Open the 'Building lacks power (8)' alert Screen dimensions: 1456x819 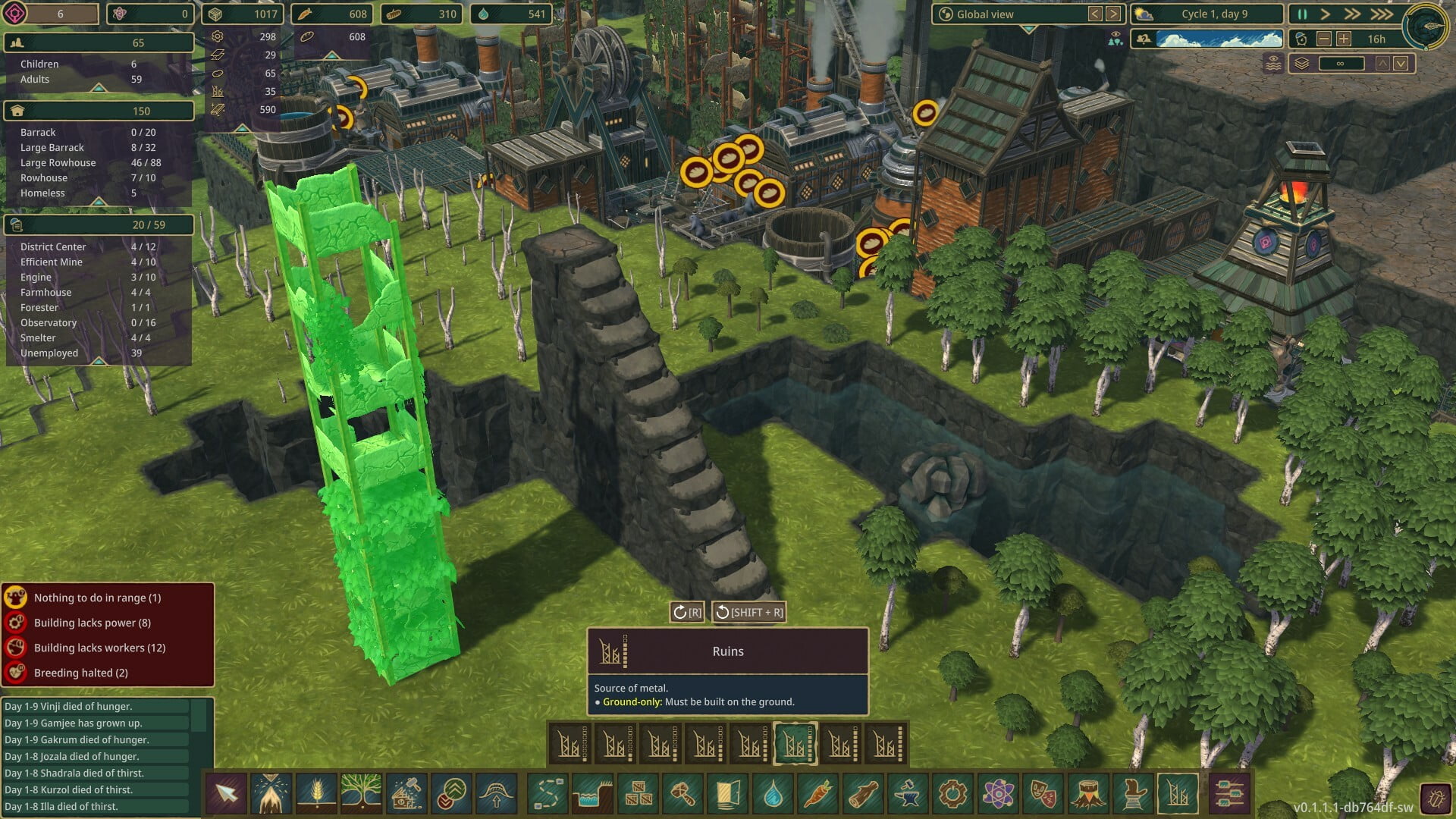(x=92, y=623)
